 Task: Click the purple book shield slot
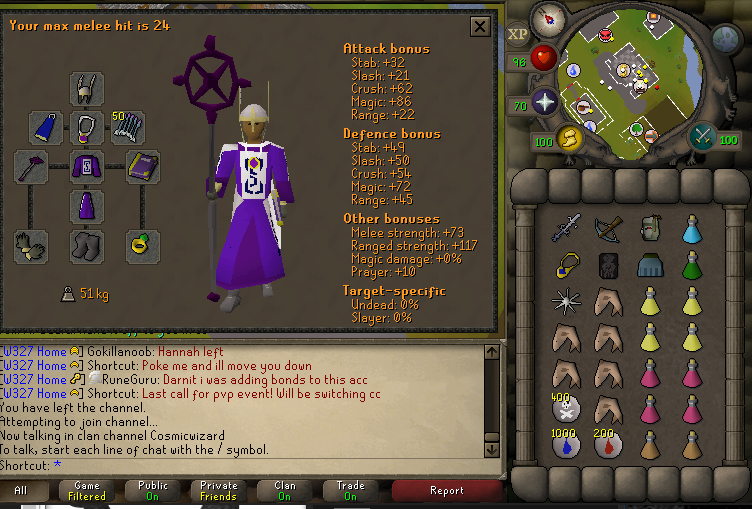pyautogui.click(x=143, y=167)
